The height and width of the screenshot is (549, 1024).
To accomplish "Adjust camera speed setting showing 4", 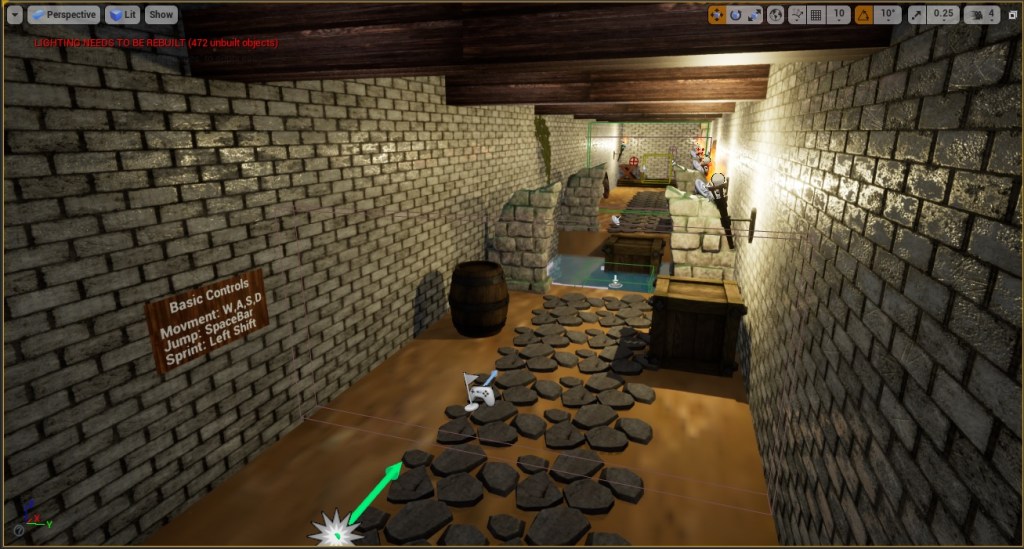I will point(981,15).
